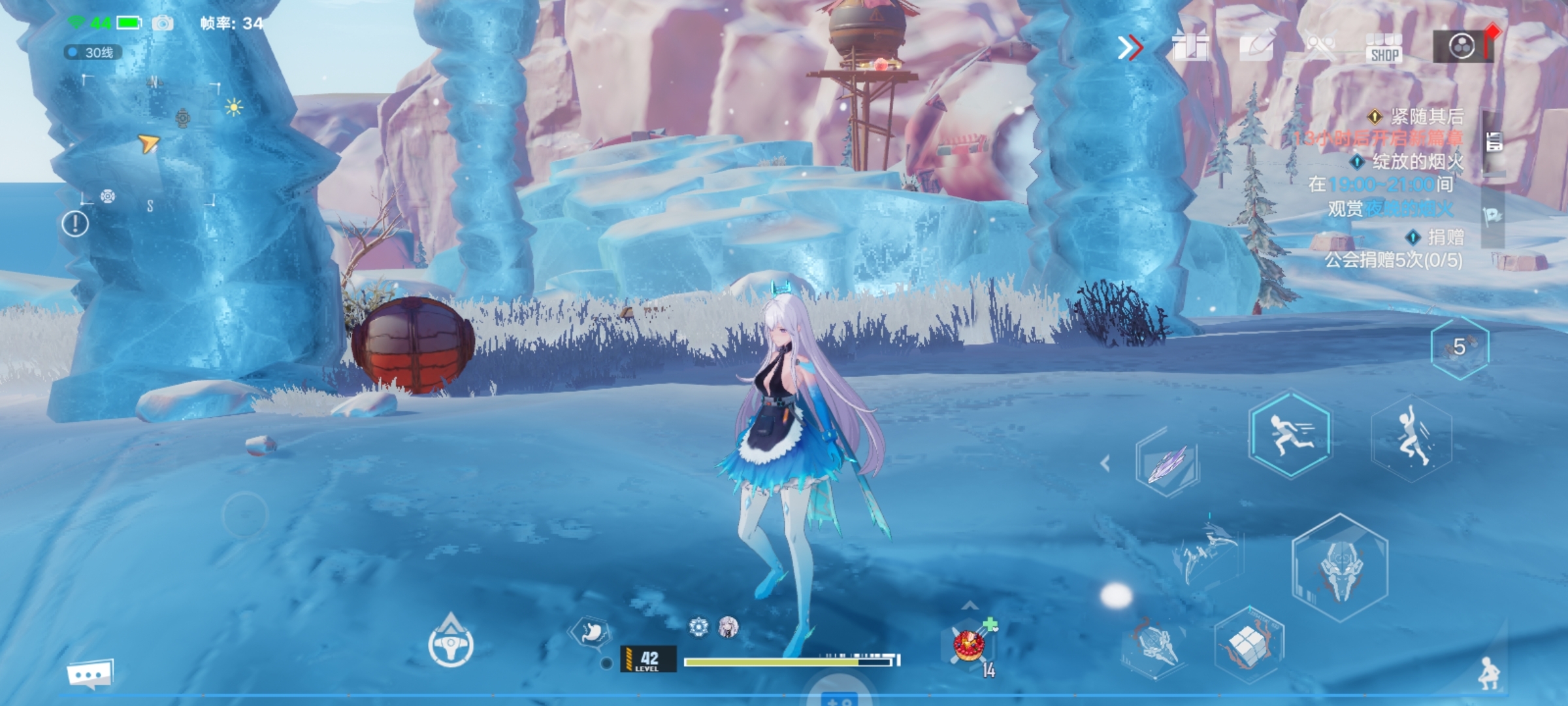Open the pencil notes icon
This screenshot has width=1568, height=706.
[1257, 46]
